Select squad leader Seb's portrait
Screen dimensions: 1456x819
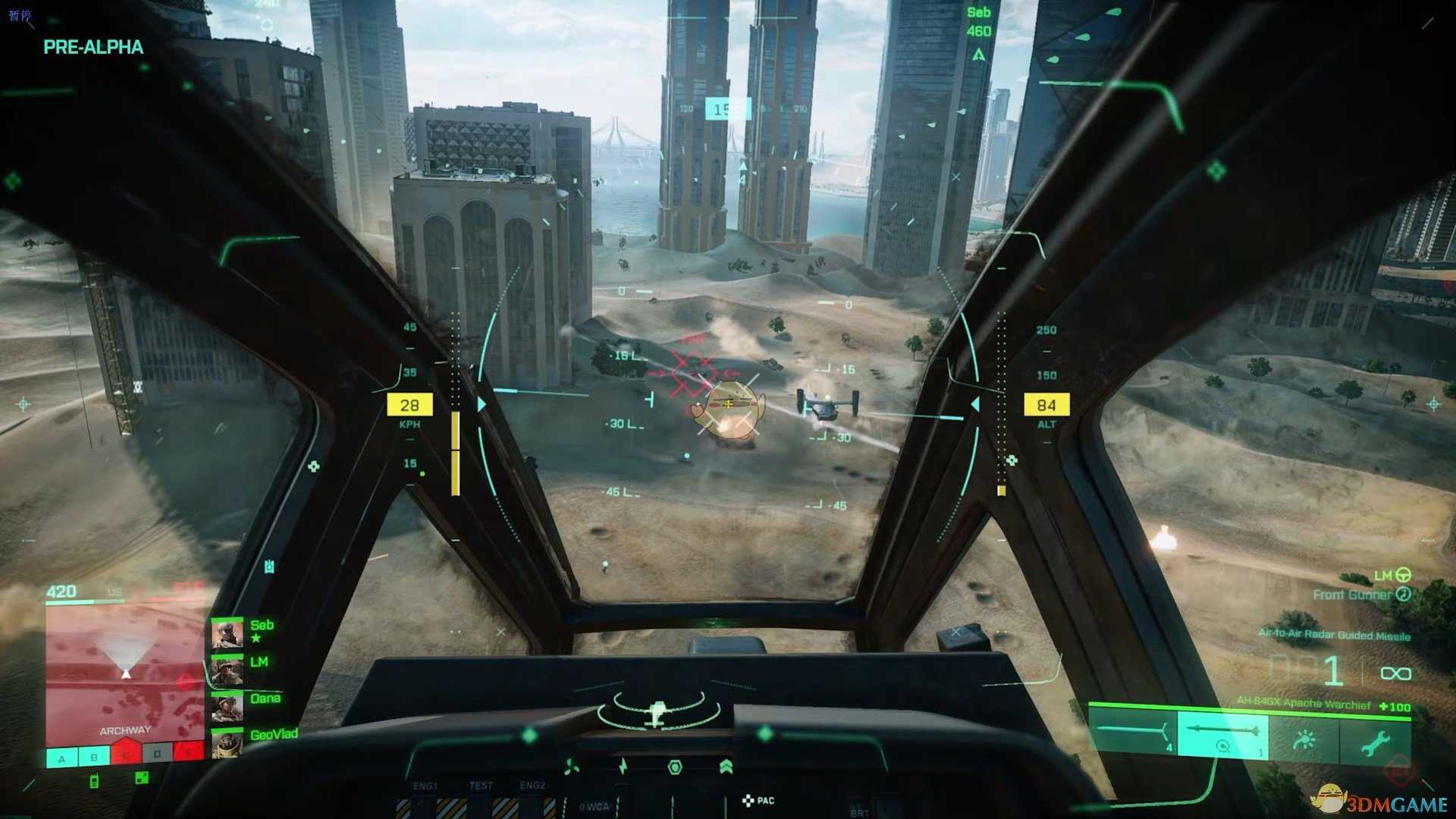227,634
